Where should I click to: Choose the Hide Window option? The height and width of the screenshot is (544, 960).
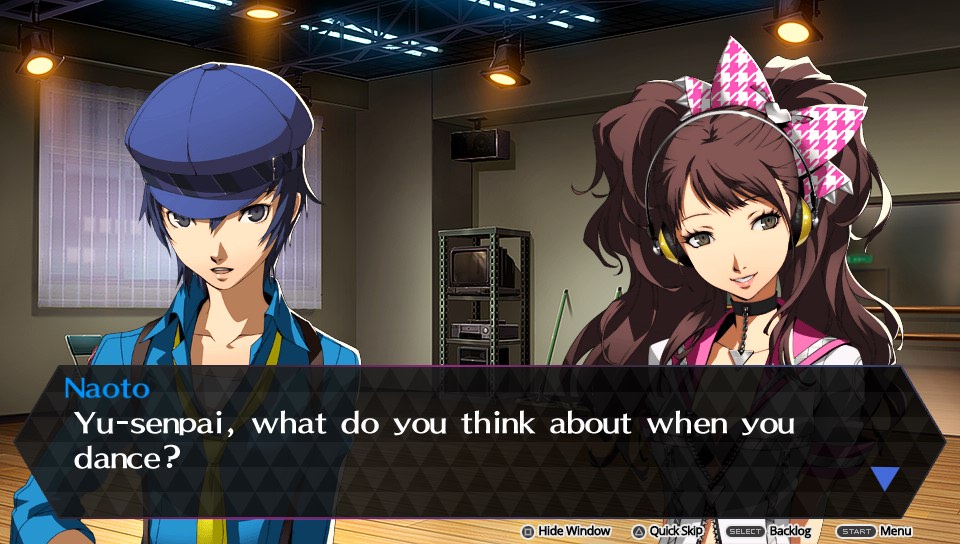click(x=566, y=531)
